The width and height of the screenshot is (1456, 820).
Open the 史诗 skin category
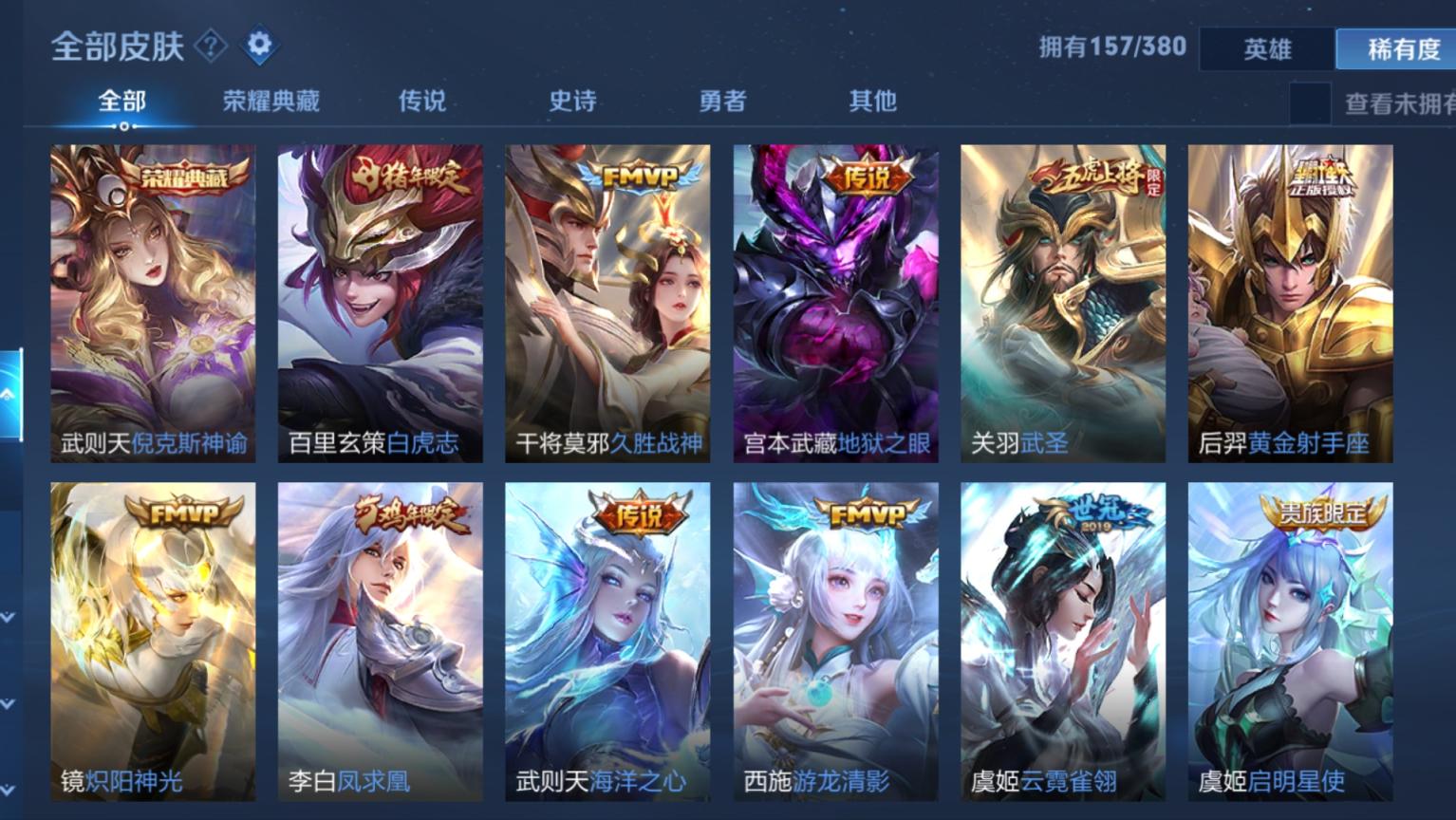(x=571, y=100)
